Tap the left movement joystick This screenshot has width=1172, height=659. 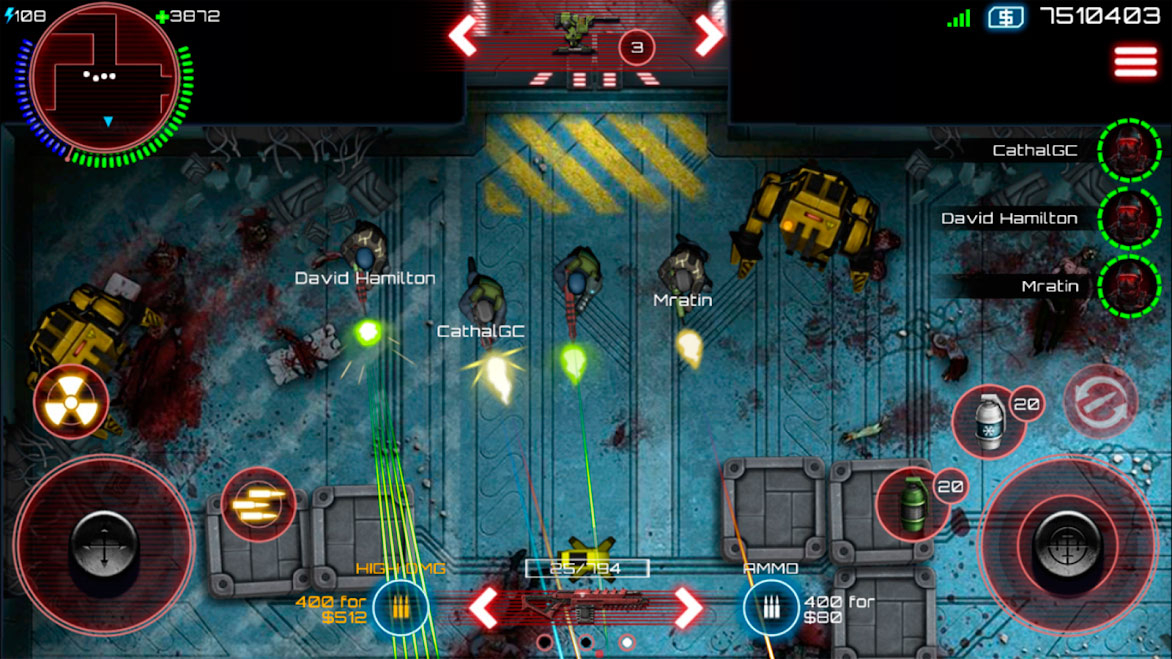[103, 546]
